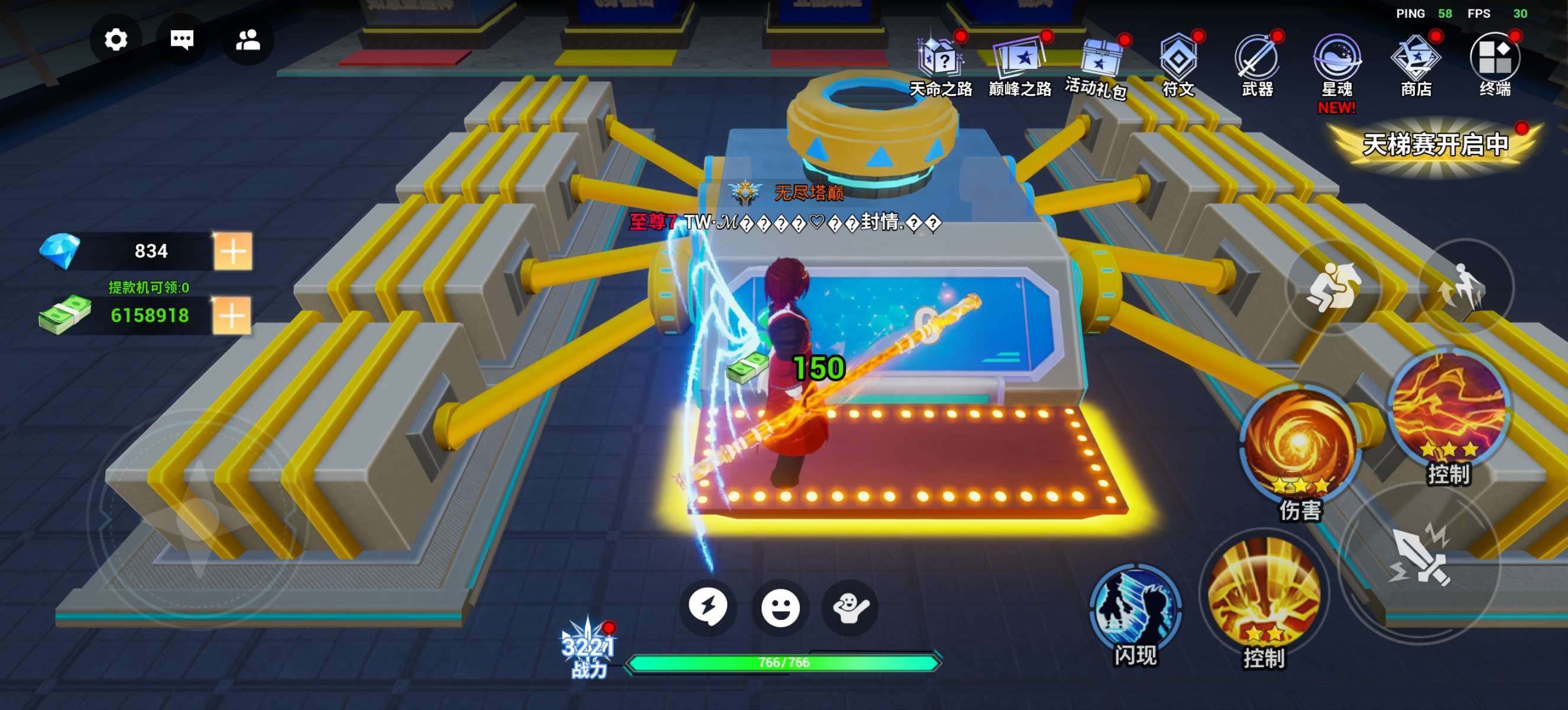Open the 巅峰之路 menu
This screenshot has height=710, width=1568.
tap(1019, 61)
